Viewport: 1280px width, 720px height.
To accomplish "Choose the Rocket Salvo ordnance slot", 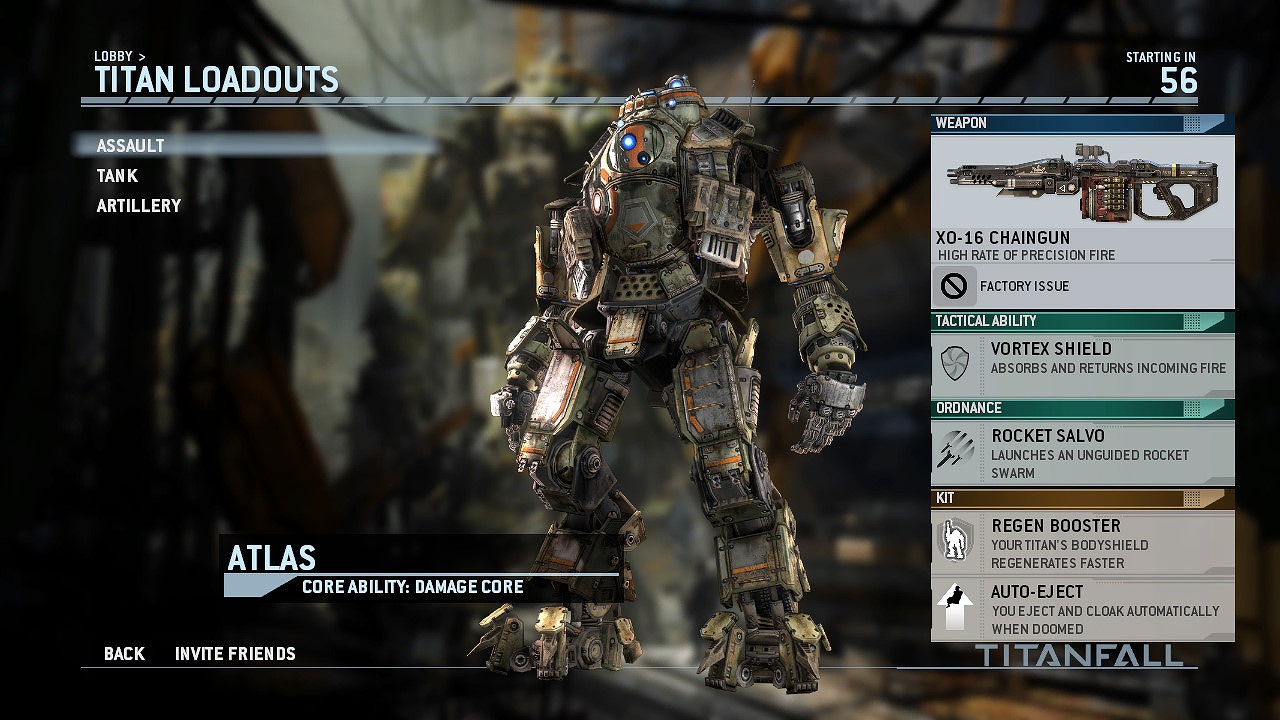I will tap(1082, 453).
